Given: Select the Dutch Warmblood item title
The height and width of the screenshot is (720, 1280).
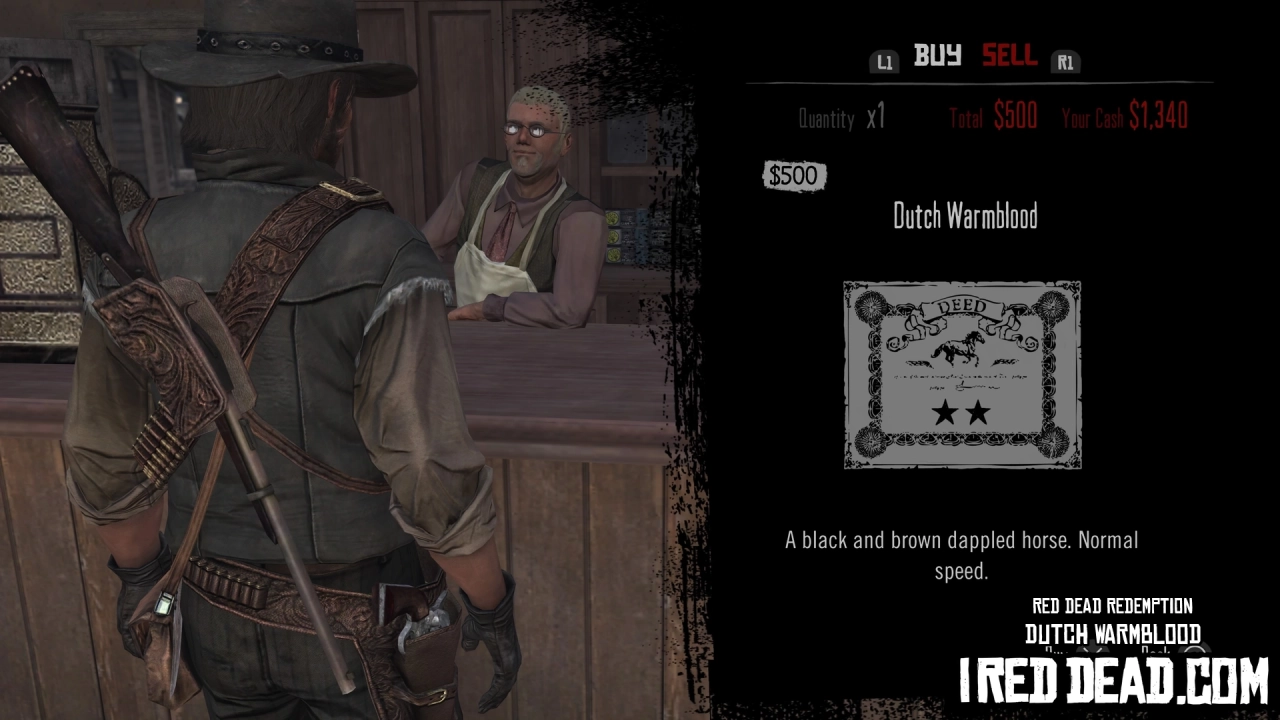Looking at the screenshot, I should point(963,217).
